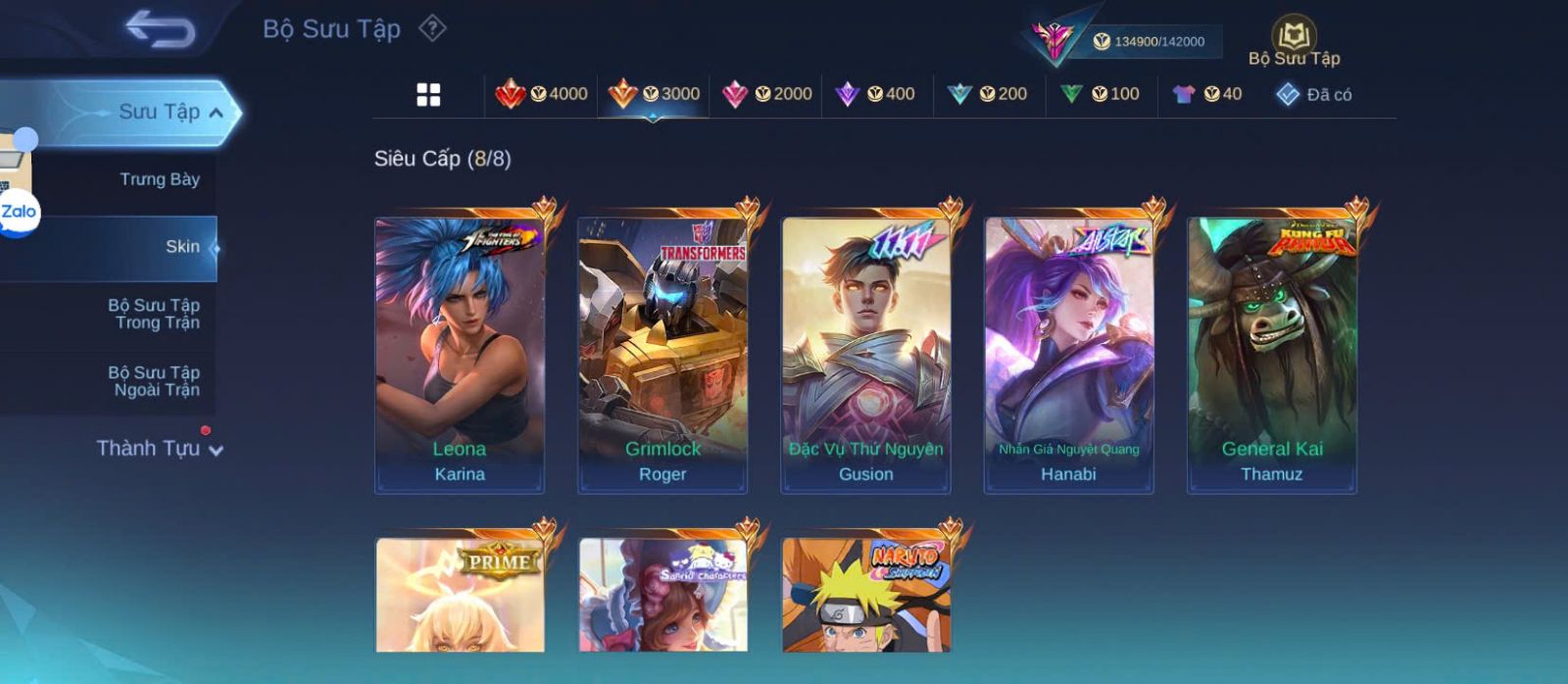Screen dimensions: 1568x684
Task: Open the collection help question mark
Action: 432,28
